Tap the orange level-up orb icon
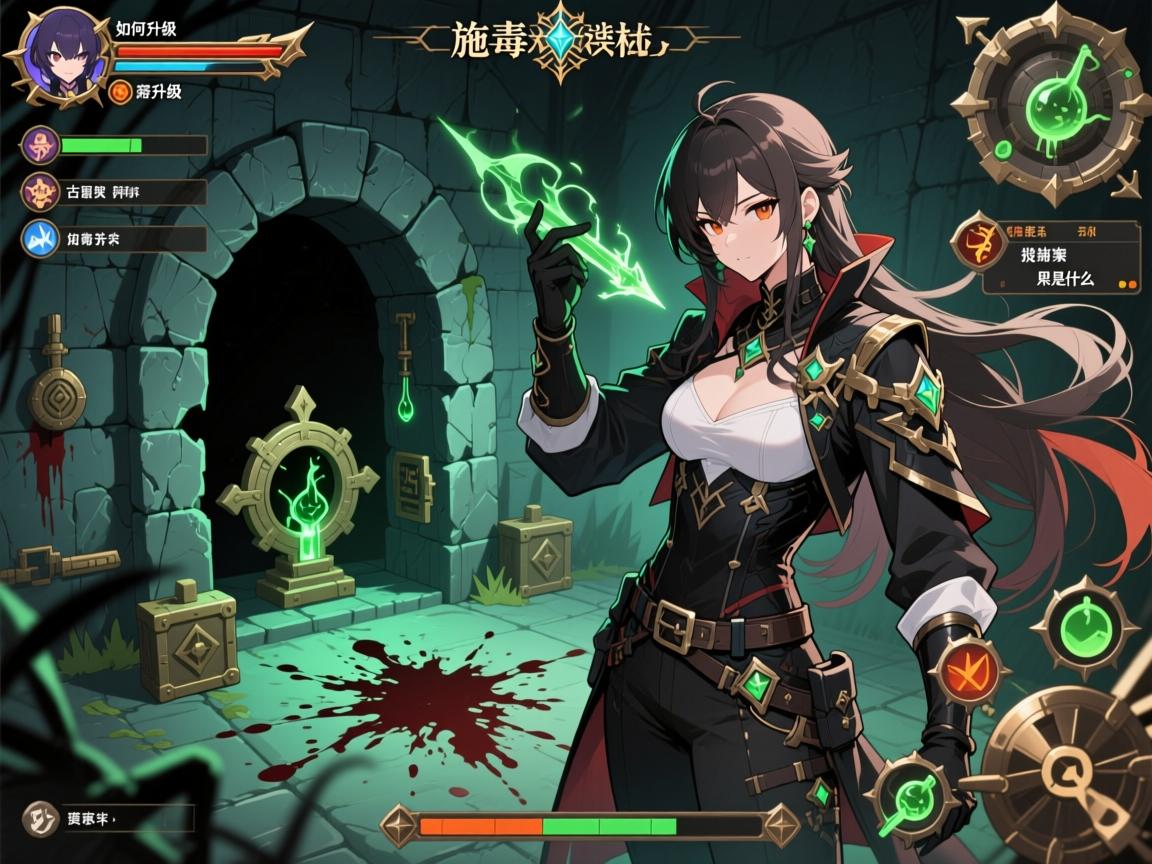The image size is (1152, 864). [120, 93]
